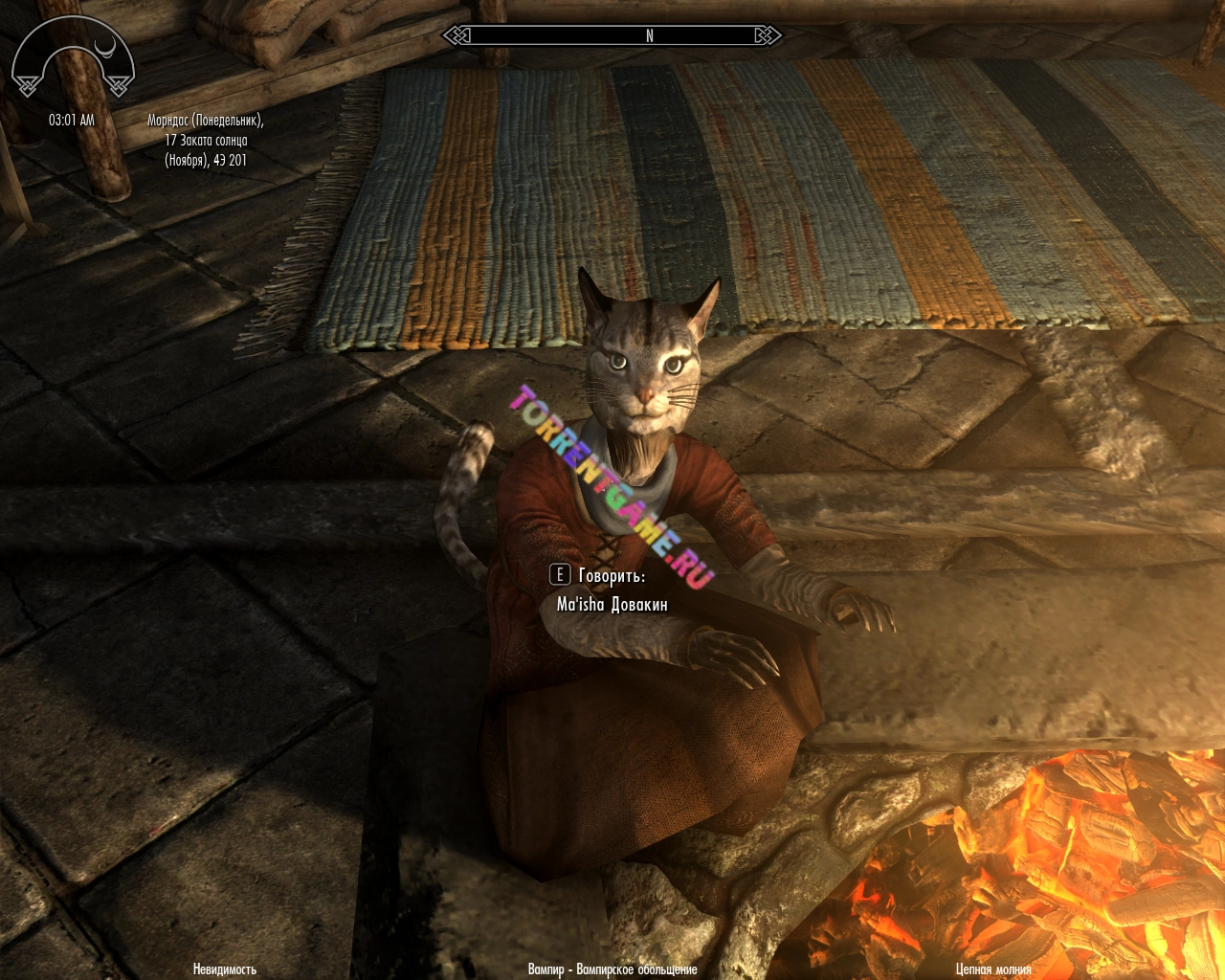Select the Невидимость equipped spell label
Screen dimensions: 1225x980
click(225, 969)
